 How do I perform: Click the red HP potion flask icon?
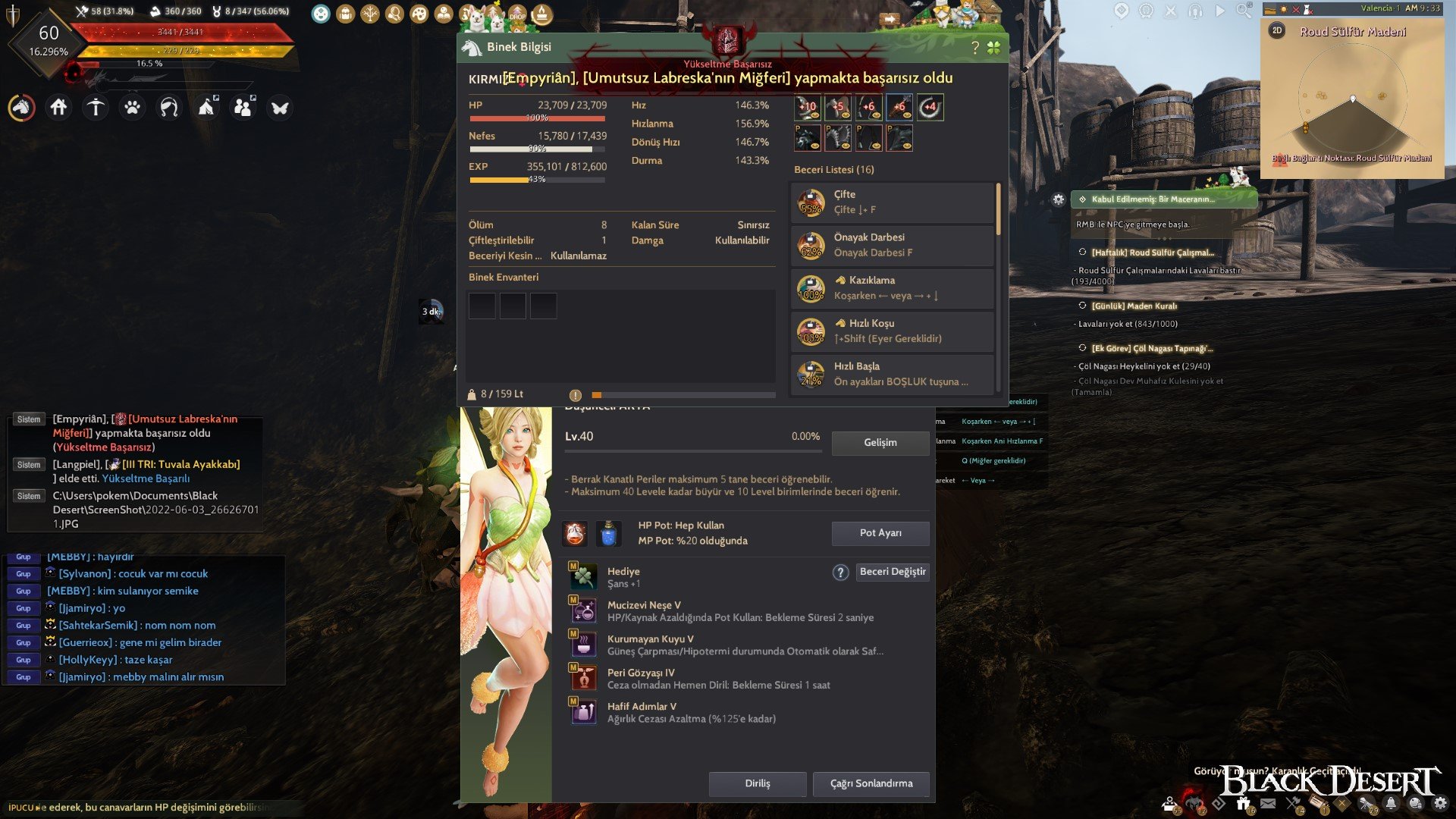576,533
